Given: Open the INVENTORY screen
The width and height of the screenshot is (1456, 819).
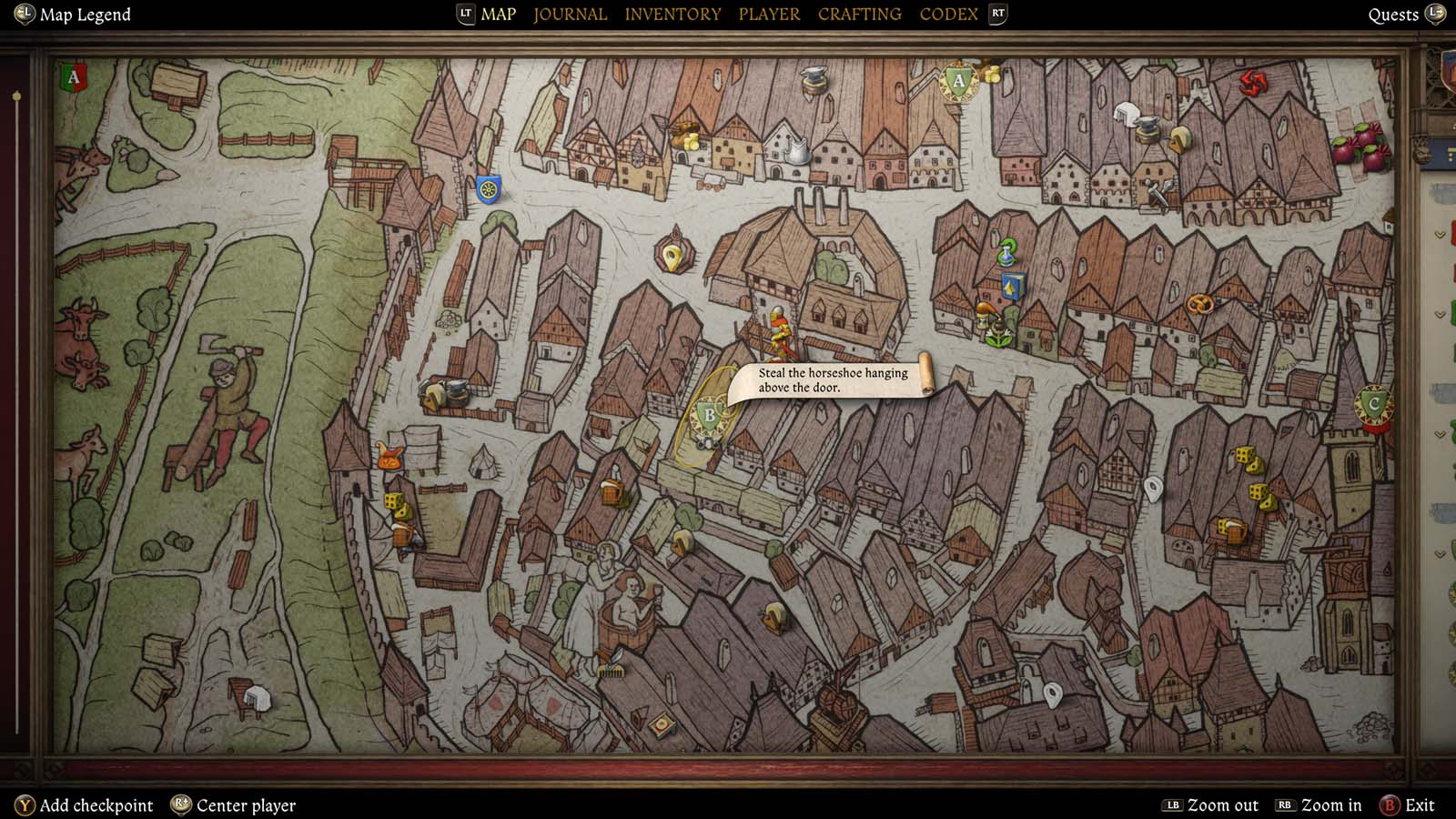Looking at the screenshot, I should (672, 14).
